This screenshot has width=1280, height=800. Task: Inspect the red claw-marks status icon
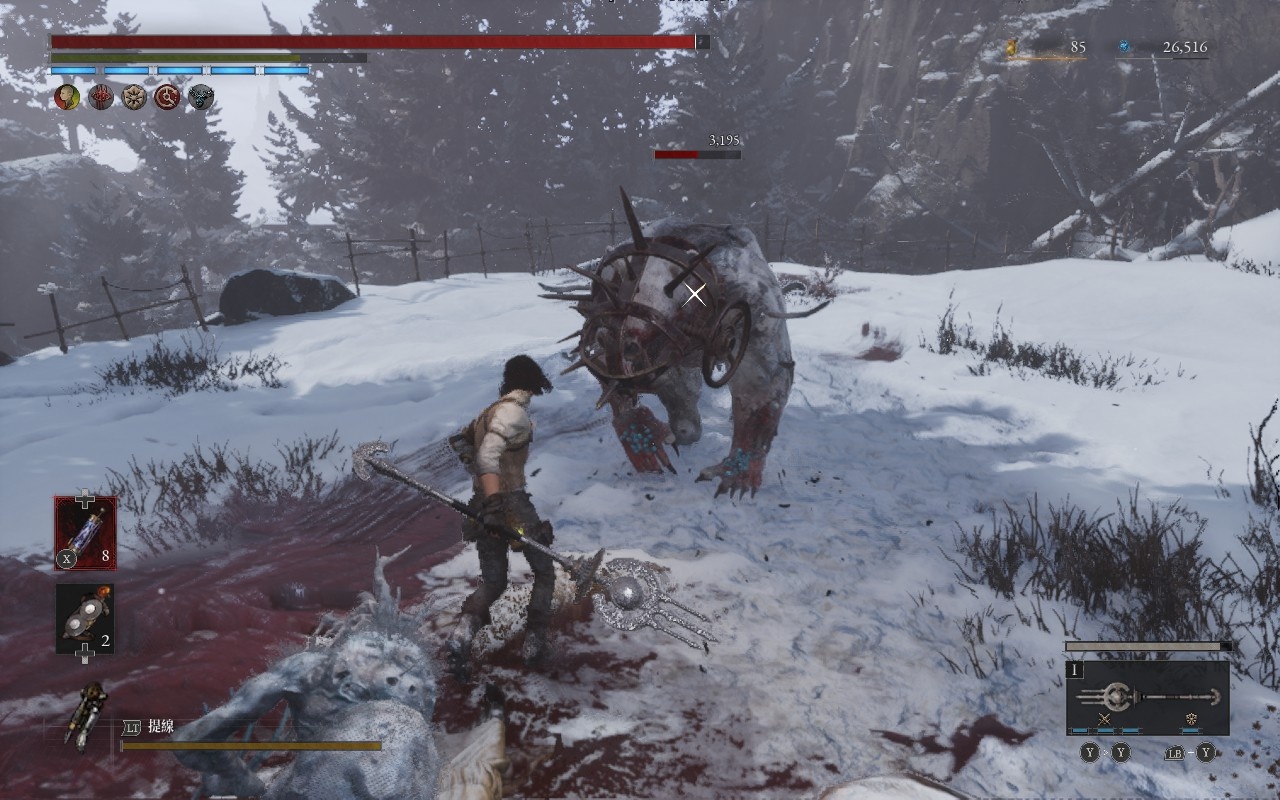coord(101,97)
